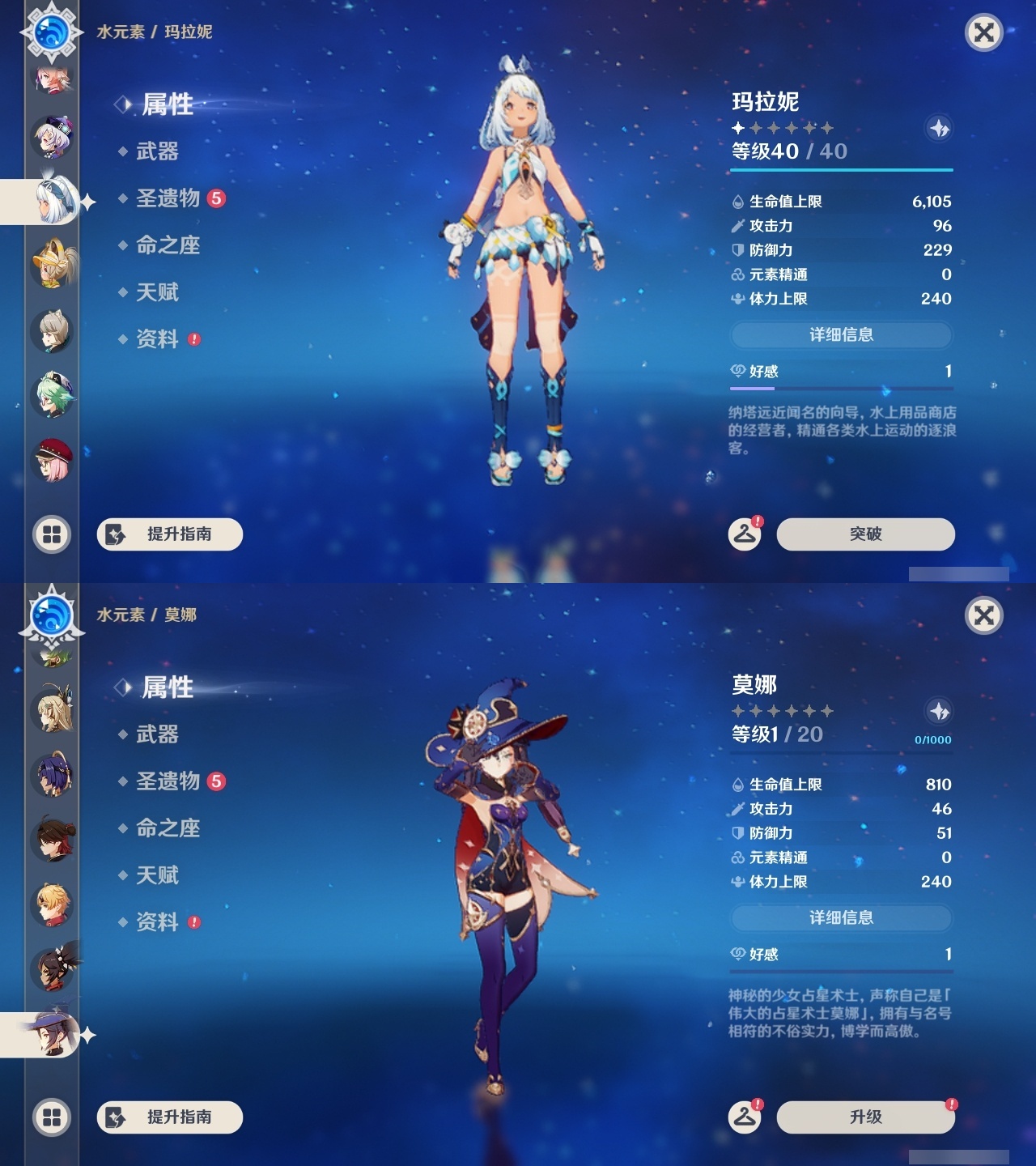Viewport: 1036px width, 1166px height.
Task: Click the friendship heart icon beside 好感
Action: click(x=737, y=372)
